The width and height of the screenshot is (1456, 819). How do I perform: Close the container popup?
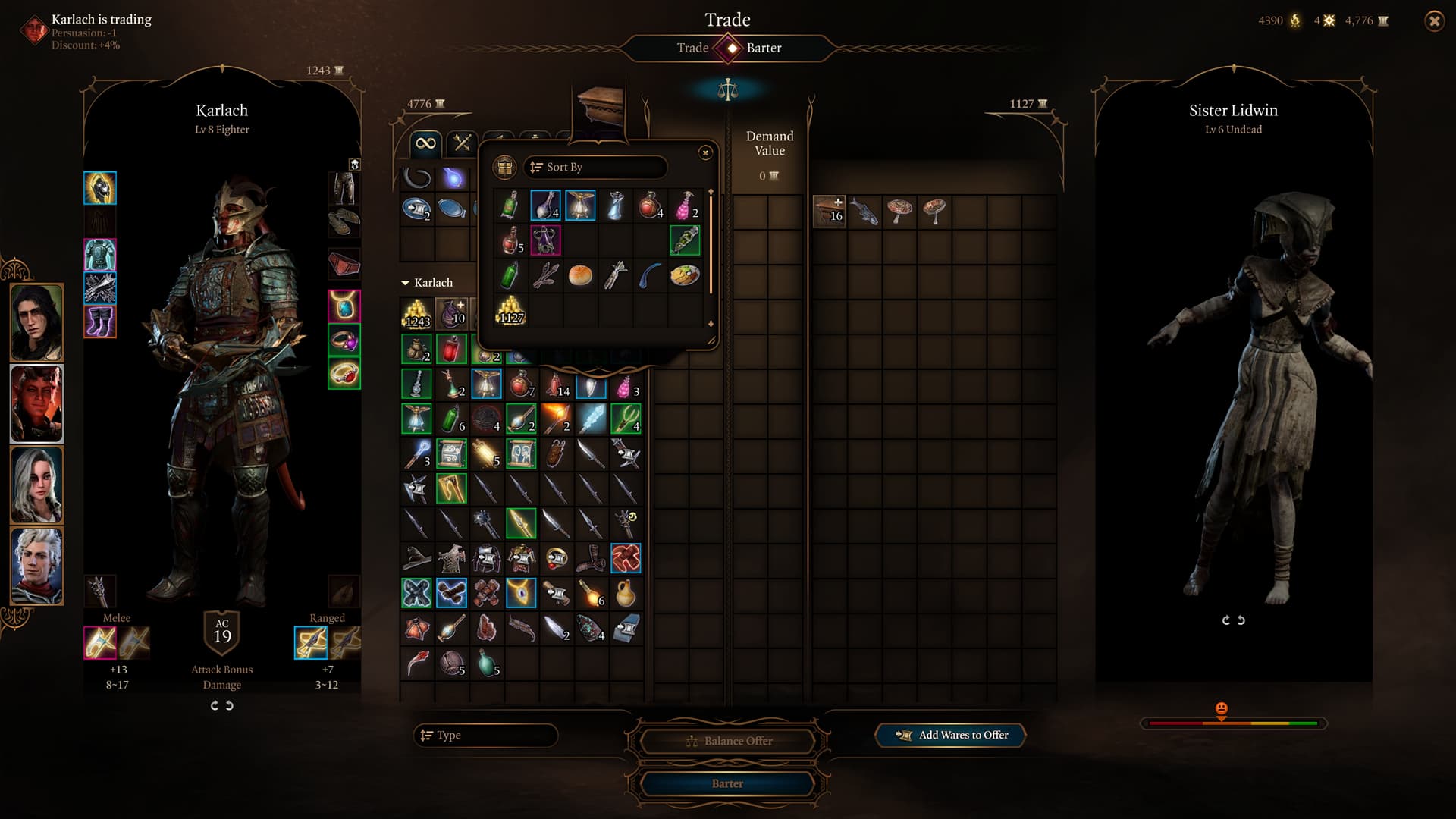point(705,152)
